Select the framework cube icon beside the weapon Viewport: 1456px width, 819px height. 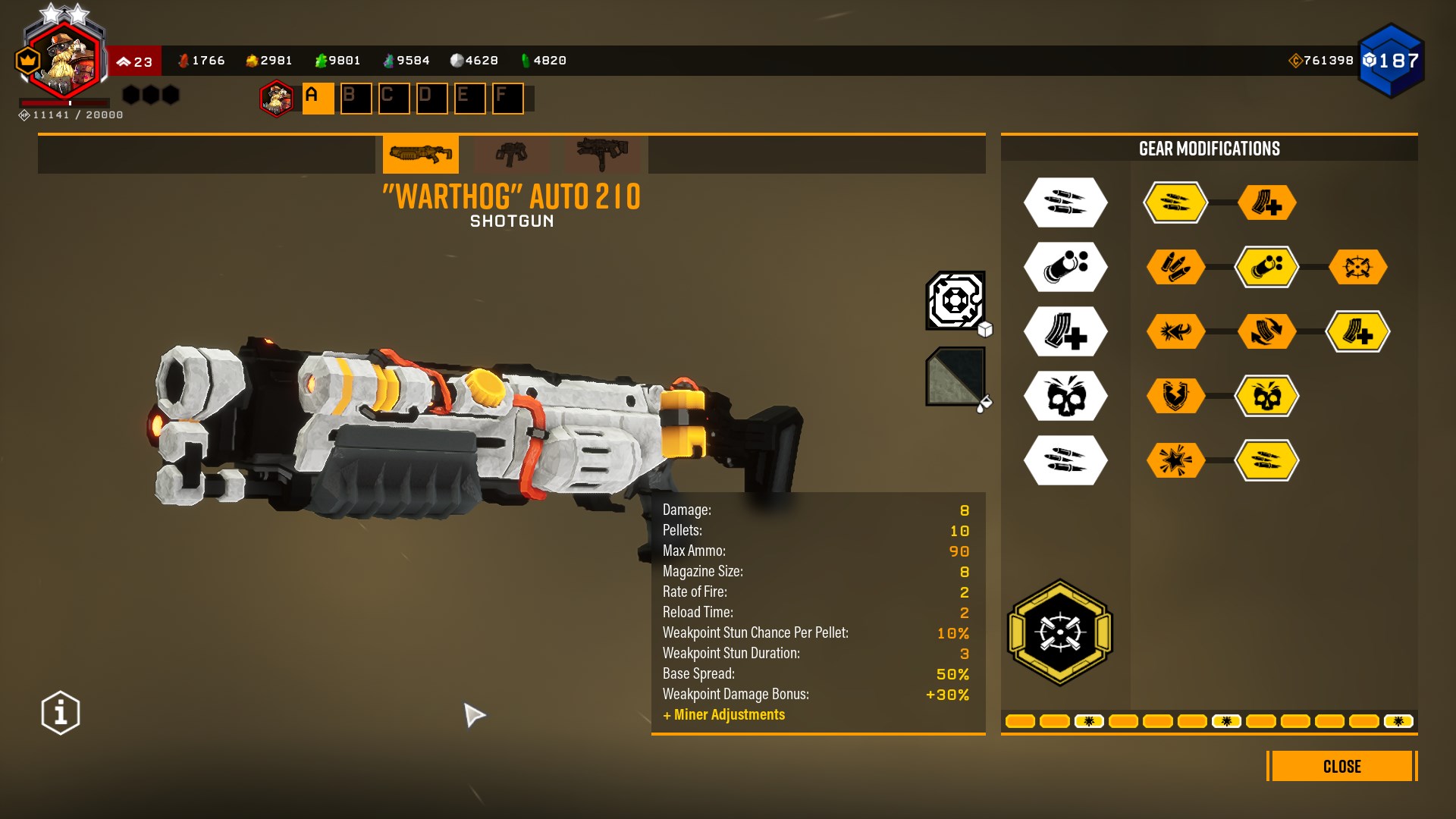click(955, 301)
